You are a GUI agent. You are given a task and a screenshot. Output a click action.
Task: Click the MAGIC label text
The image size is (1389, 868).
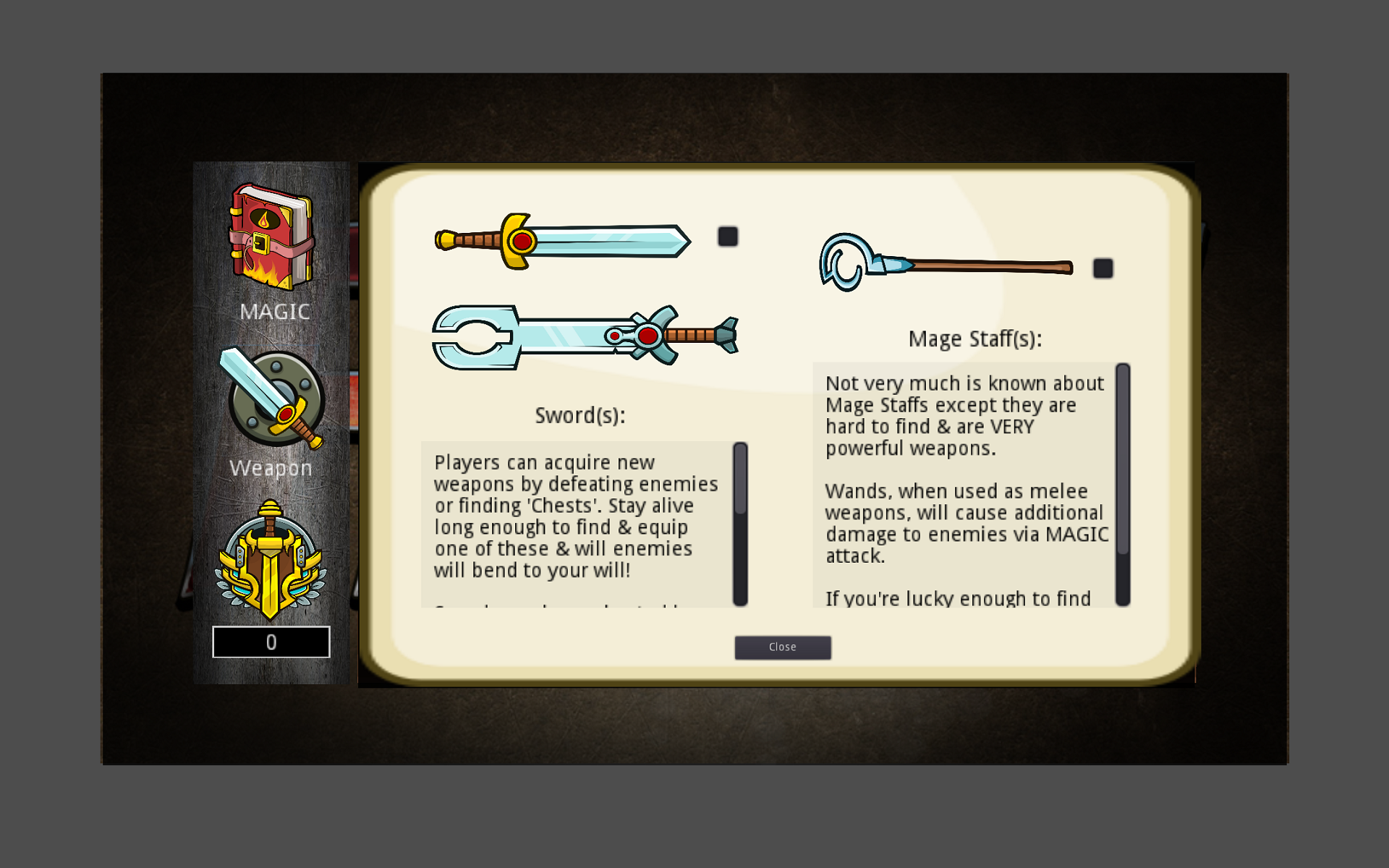[x=275, y=312]
